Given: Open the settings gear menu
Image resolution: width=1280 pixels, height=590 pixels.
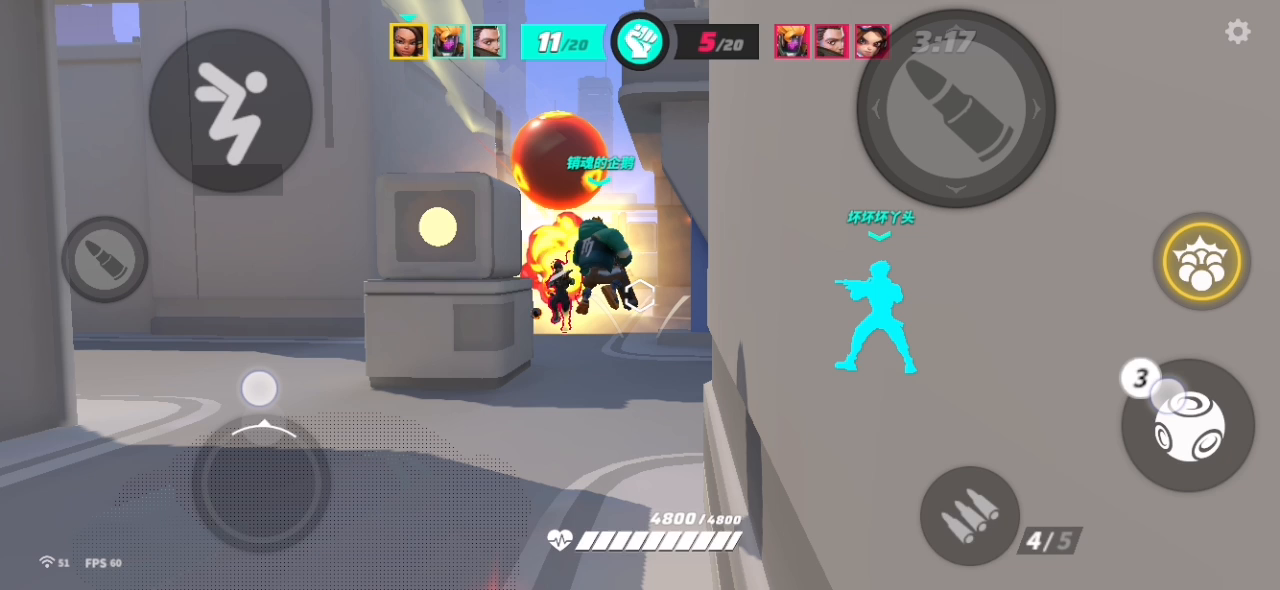Looking at the screenshot, I should tap(1237, 32).
